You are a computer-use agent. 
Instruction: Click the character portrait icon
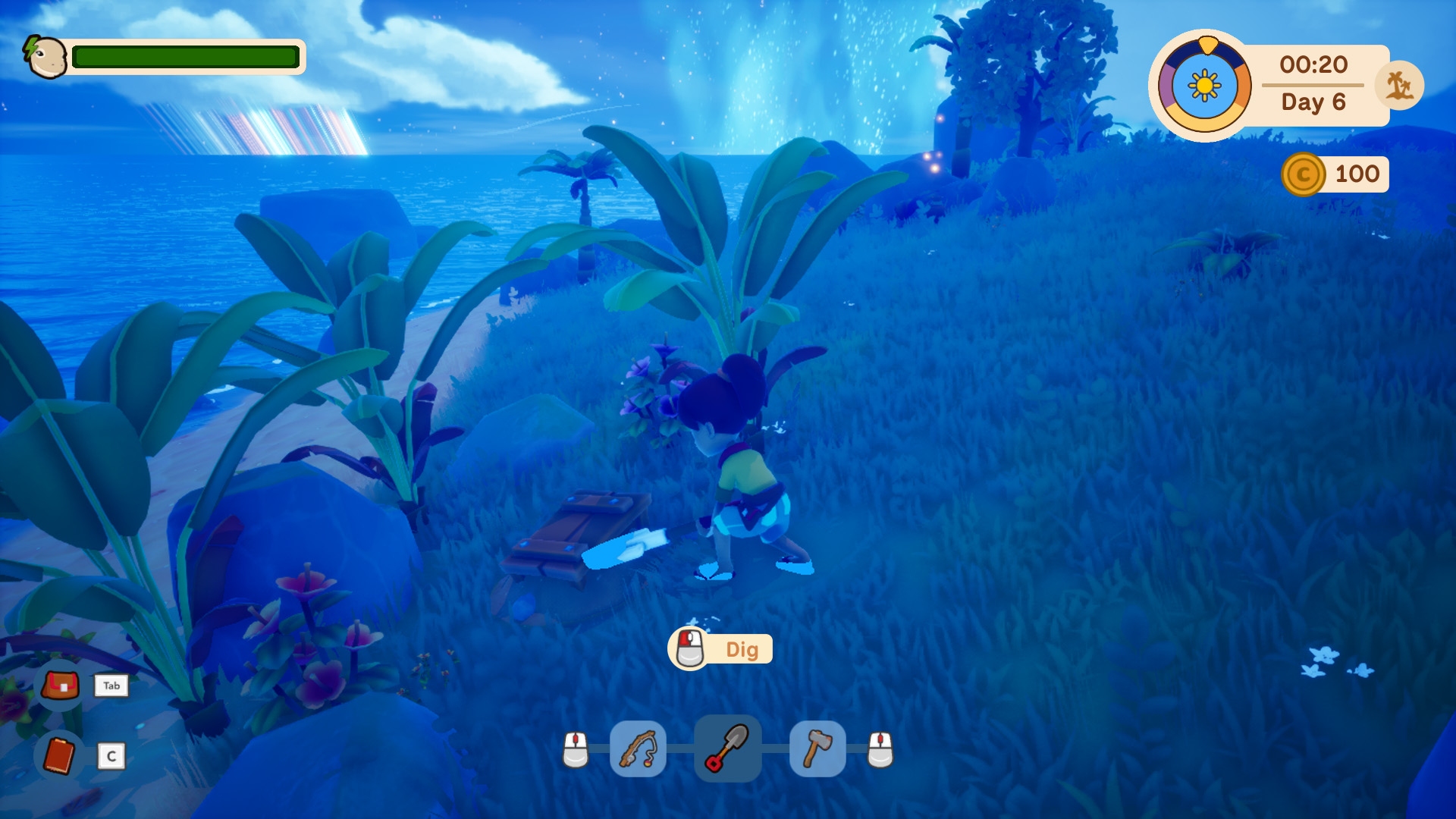[45, 57]
